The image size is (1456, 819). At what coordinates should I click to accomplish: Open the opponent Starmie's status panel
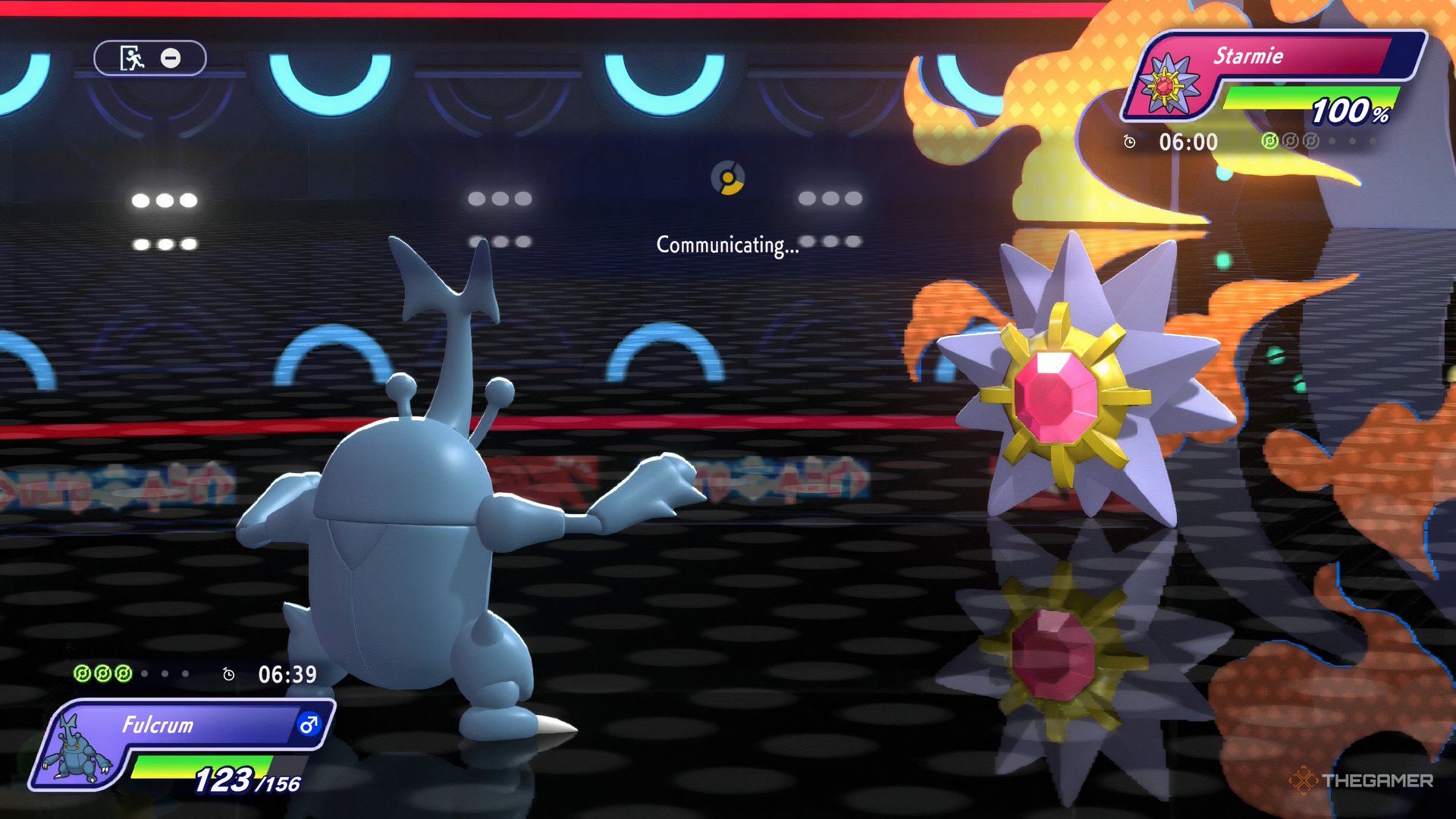click(x=1274, y=77)
